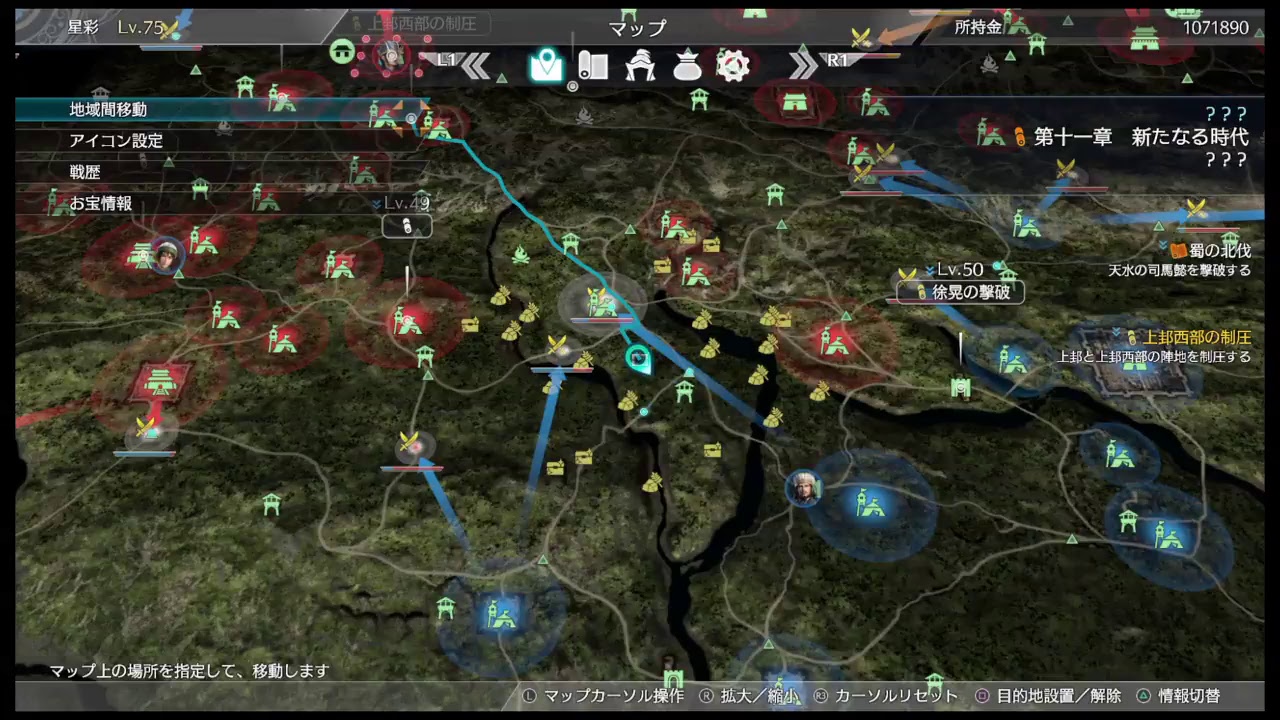Click the Lv.49 enemy marker on the map

point(406,222)
